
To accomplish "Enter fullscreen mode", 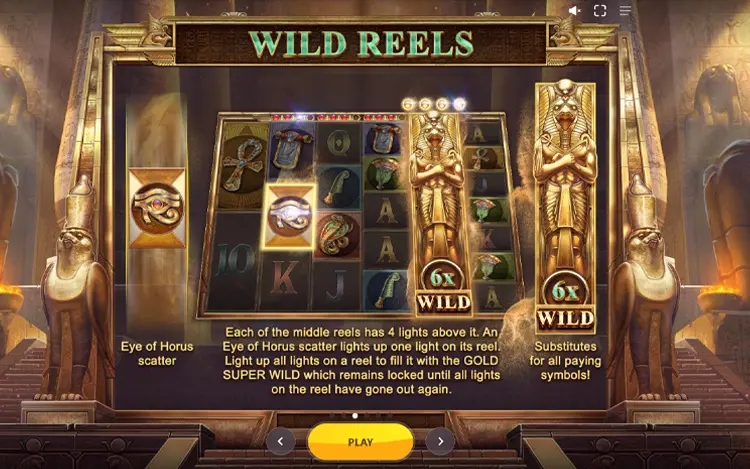I will coord(600,11).
